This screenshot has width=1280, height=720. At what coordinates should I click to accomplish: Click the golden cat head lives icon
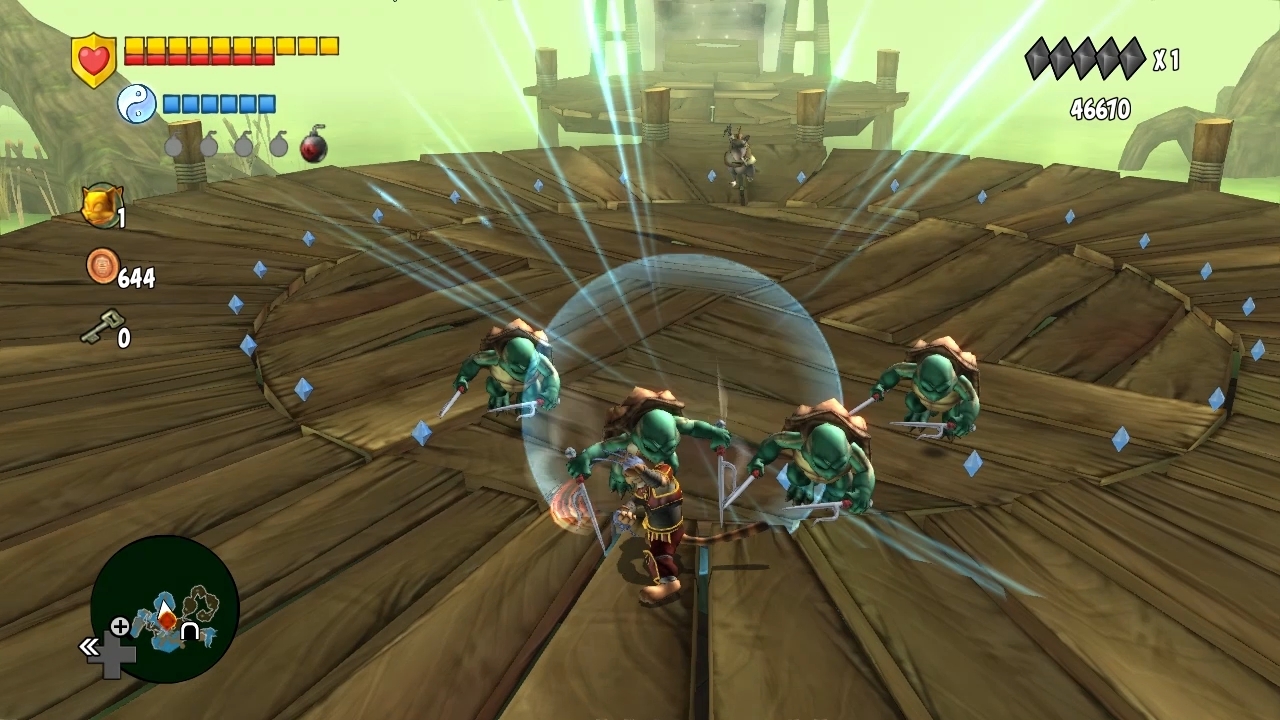pyautogui.click(x=100, y=205)
